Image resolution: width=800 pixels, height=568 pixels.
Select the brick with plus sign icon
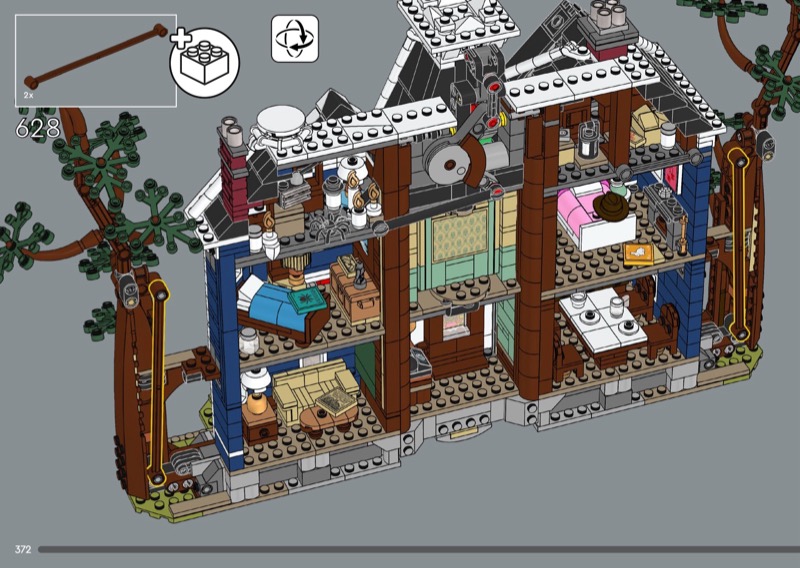tap(204, 61)
